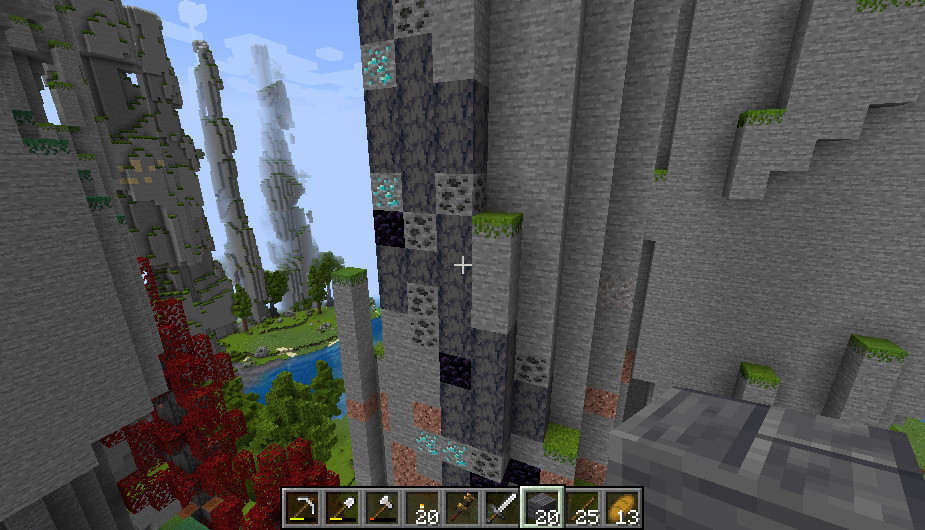Equip the iron sword slot

click(x=501, y=508)
